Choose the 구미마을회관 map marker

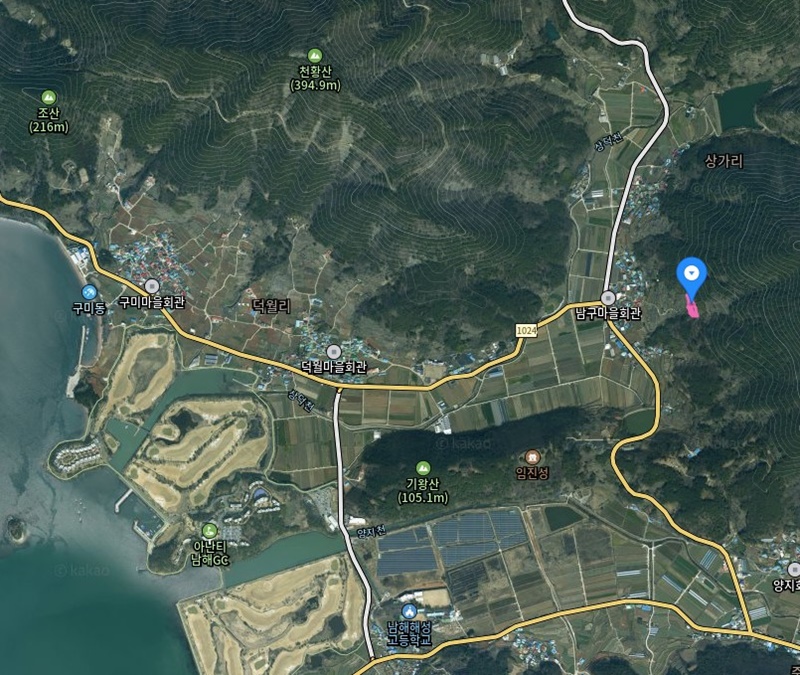pos(152,285)
